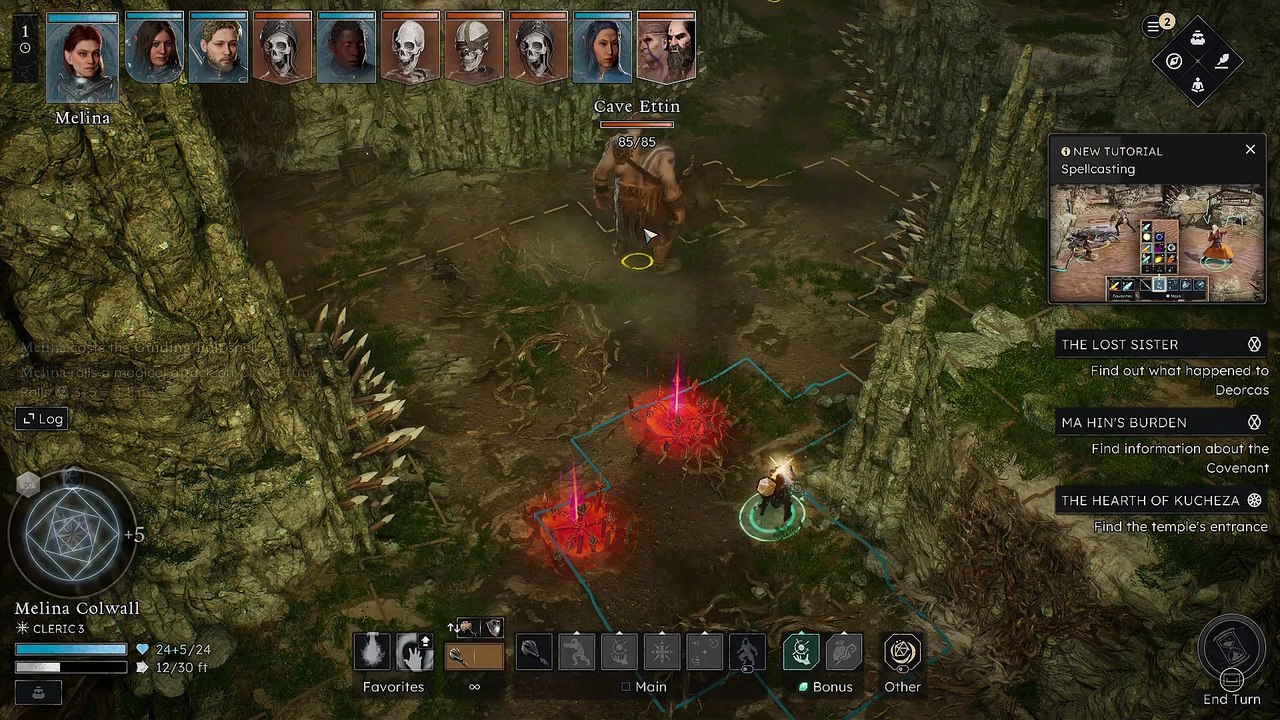Select the equipped mace weapon slot
Screen dimensions: 1280x720
474,656
